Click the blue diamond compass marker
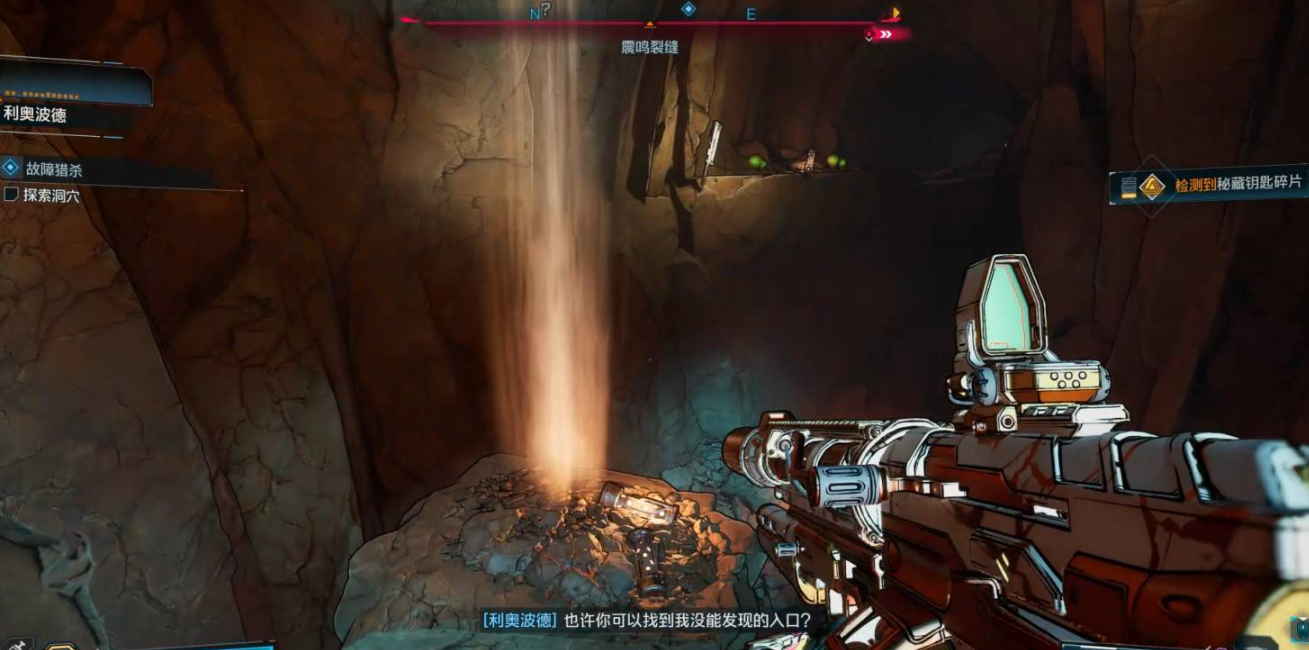This screenshot has height=650, width=1309. (688, 9)
